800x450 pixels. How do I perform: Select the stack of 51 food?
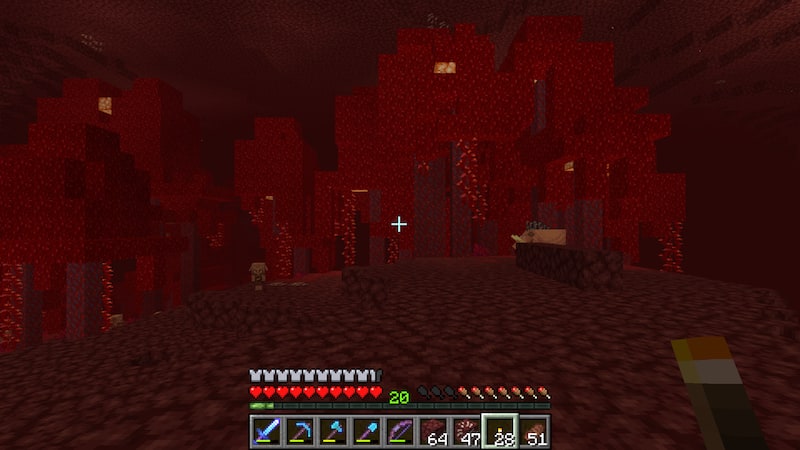pyautogui.click(x=534, y=432)
